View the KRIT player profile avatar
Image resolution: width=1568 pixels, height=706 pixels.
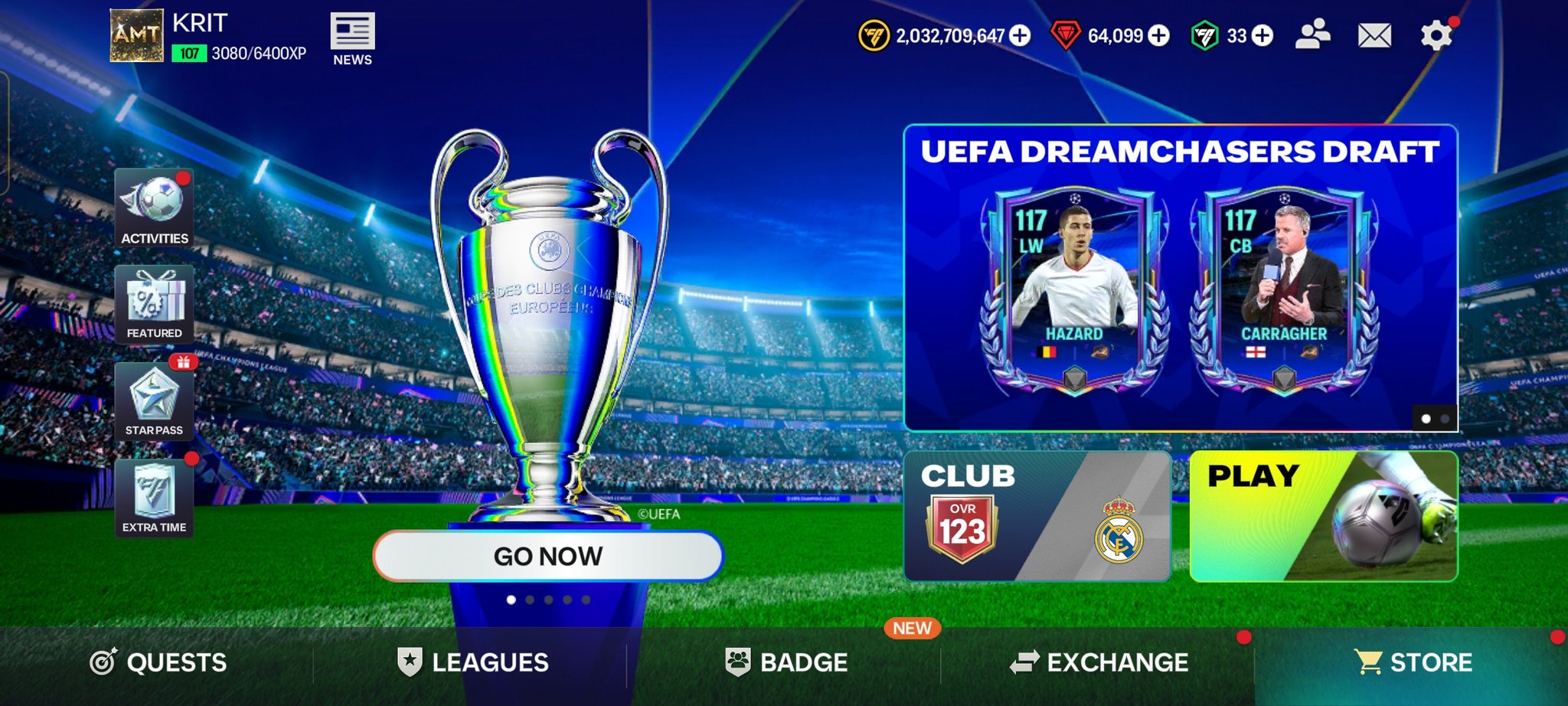(137, 35)
